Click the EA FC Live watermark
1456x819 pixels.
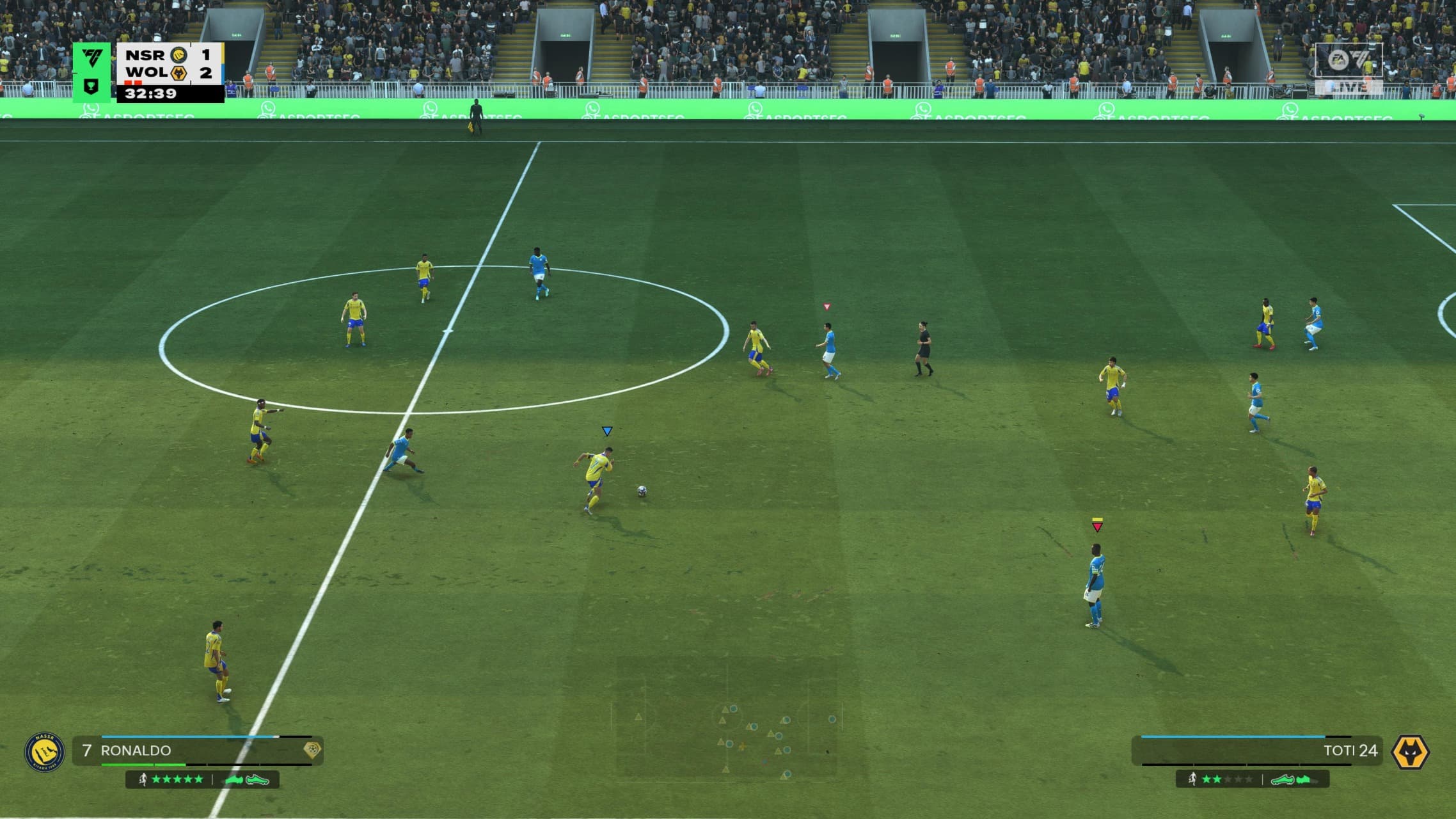tap(1348, 69)
